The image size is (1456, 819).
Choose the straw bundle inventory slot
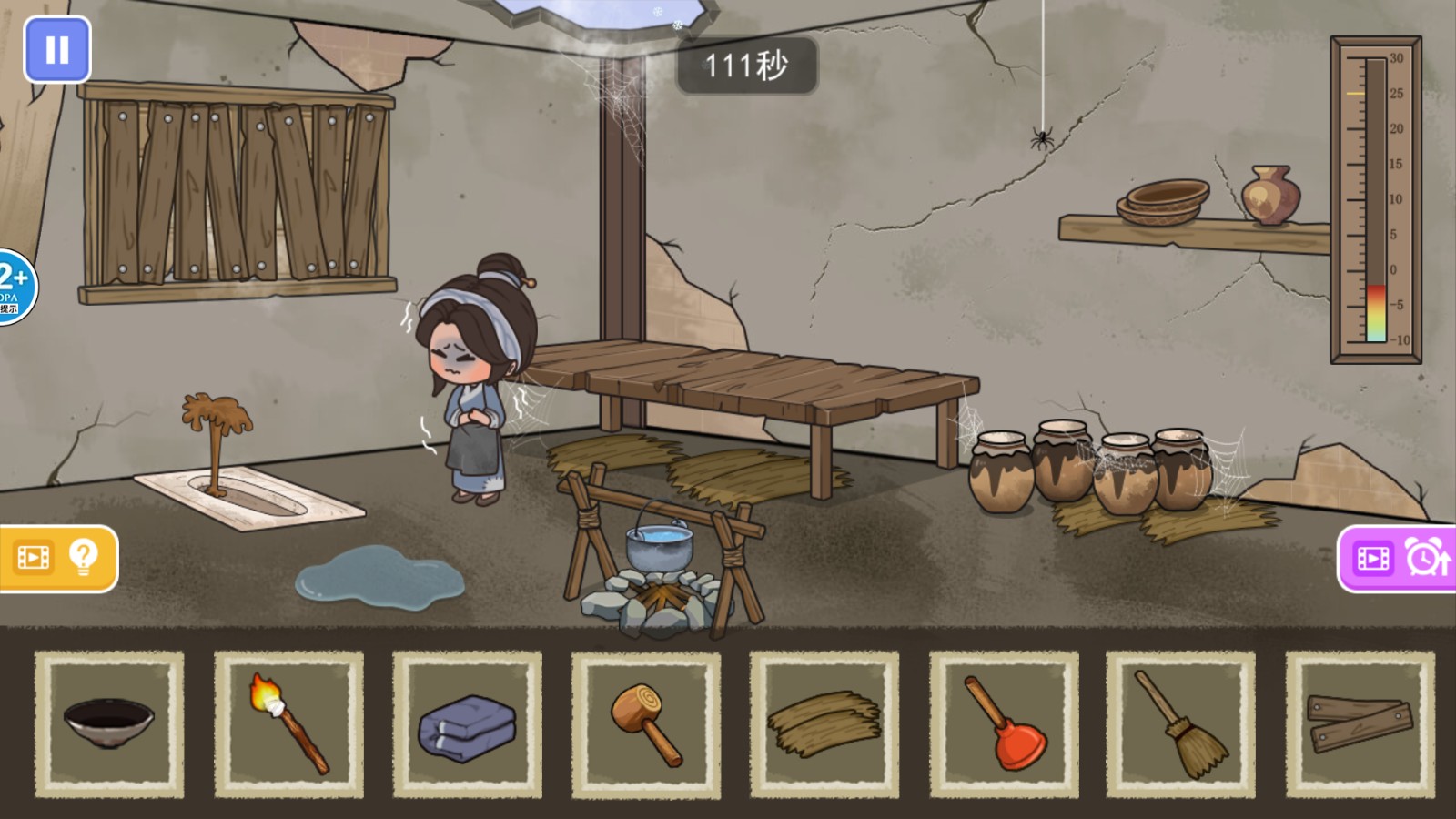tap(824, 723)
